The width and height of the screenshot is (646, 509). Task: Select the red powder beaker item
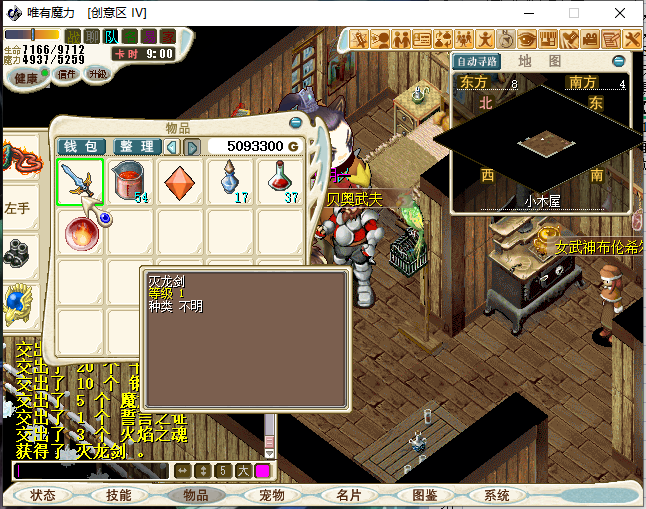click(131, 182)
